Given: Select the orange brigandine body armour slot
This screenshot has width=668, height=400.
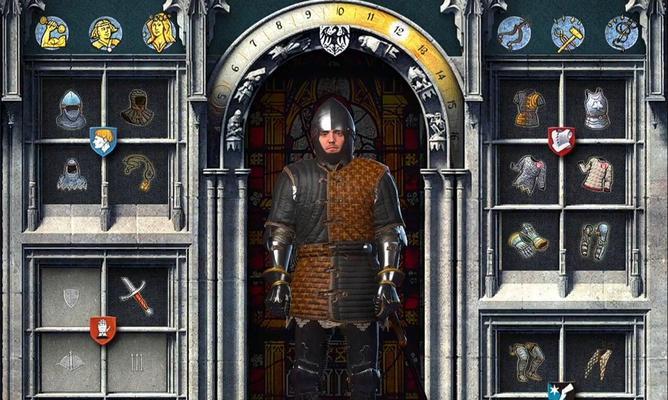Looking at the screenshot, I should [529, 108].
